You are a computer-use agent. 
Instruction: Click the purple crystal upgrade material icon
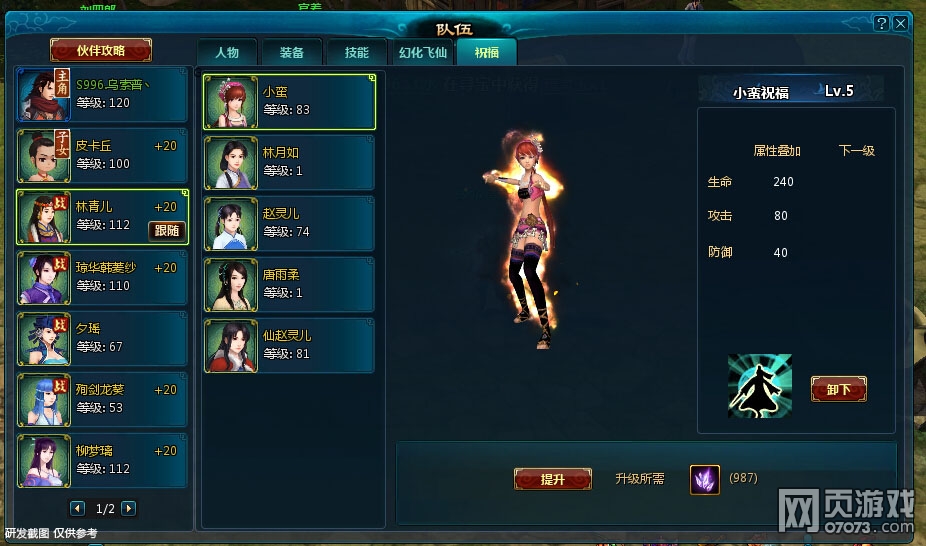coord(704,480)
